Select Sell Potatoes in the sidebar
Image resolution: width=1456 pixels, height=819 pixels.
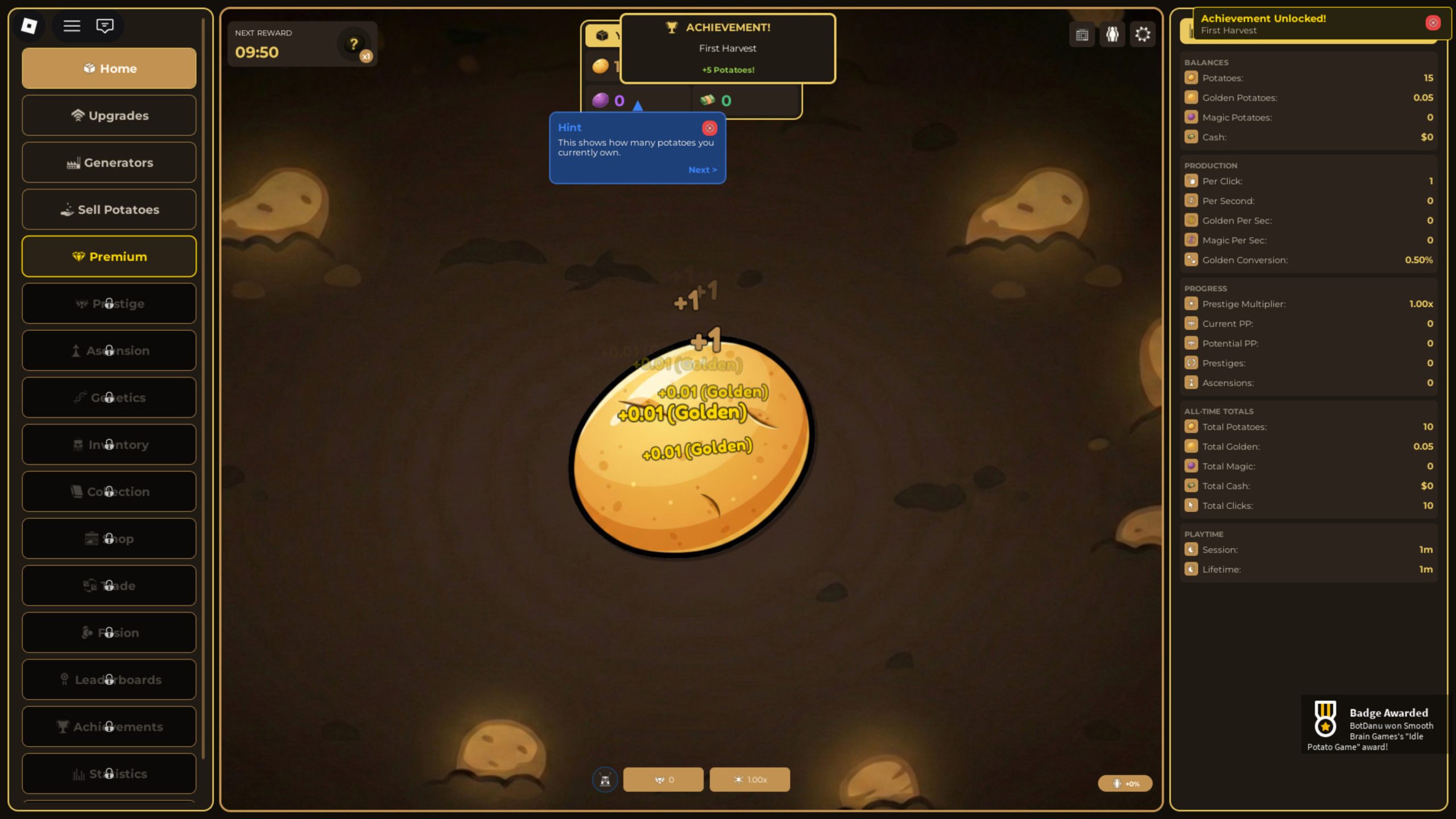click(109, 210)
